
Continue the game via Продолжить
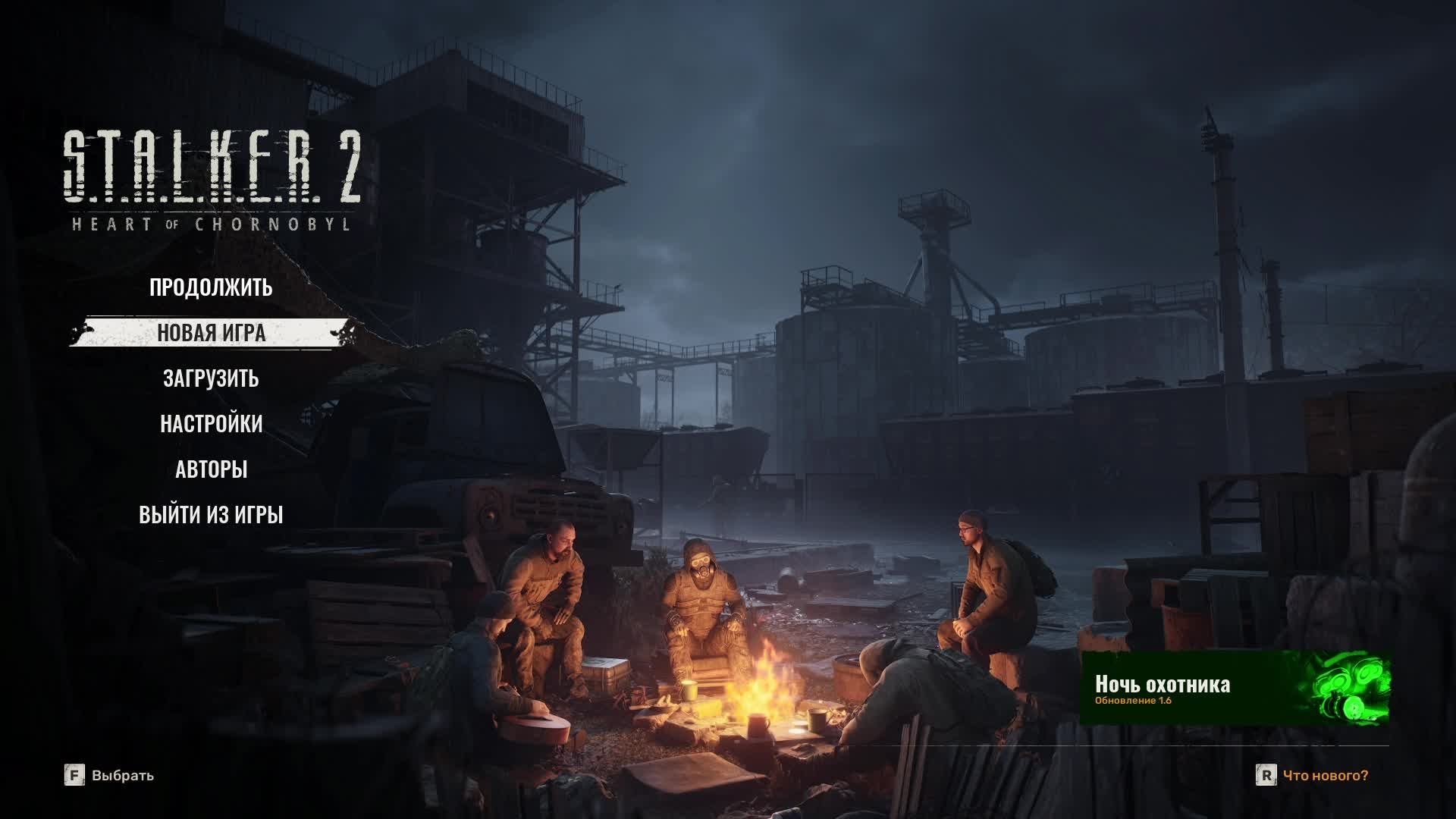(x=211, y=287)
